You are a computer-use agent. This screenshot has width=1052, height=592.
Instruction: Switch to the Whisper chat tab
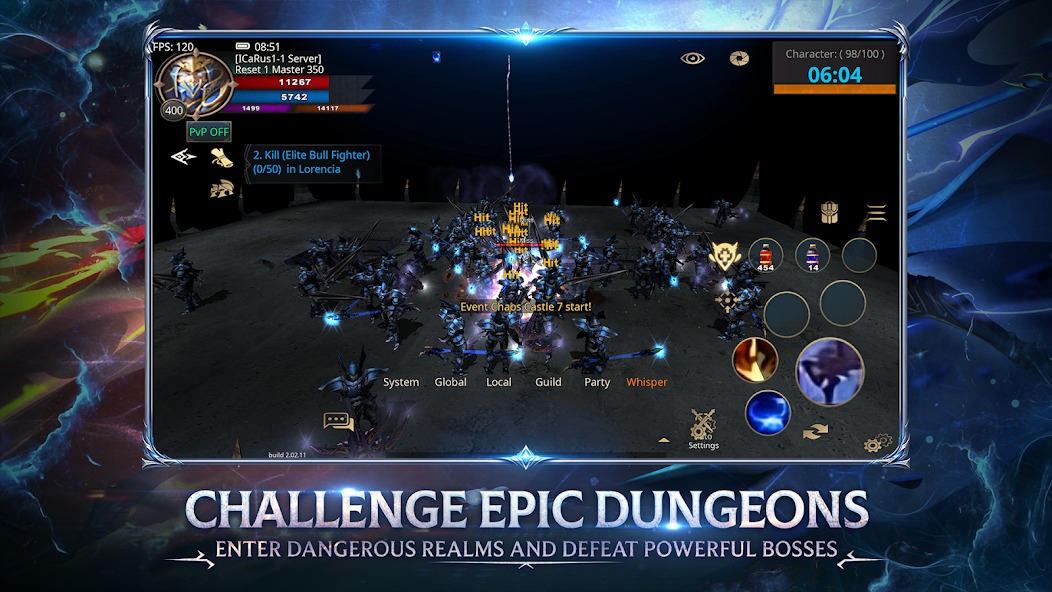pyautogui.click(x=646, y=382)
